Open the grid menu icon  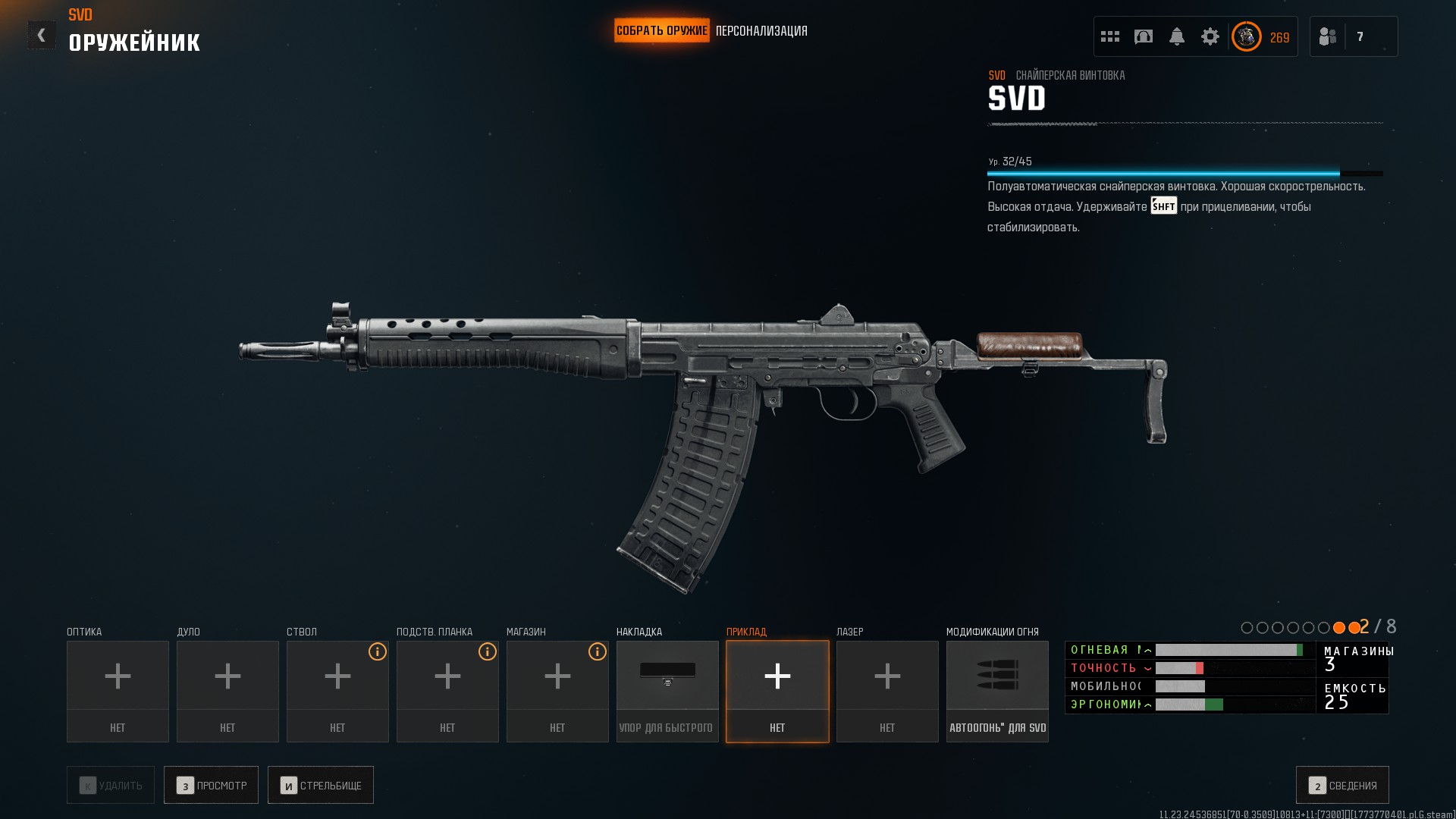click(1110, 36)
